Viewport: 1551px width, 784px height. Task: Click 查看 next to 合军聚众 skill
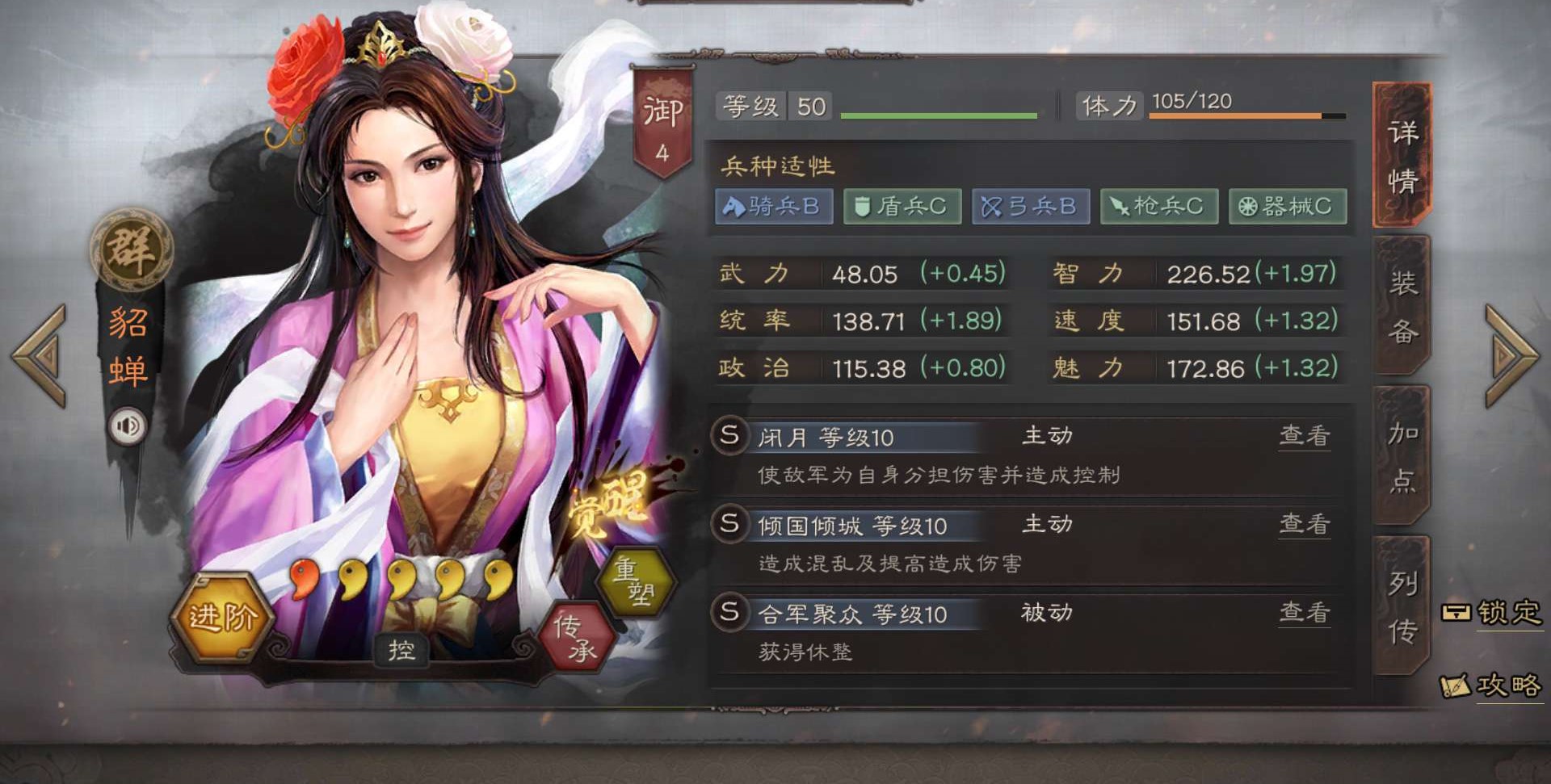click(1306, 612)
